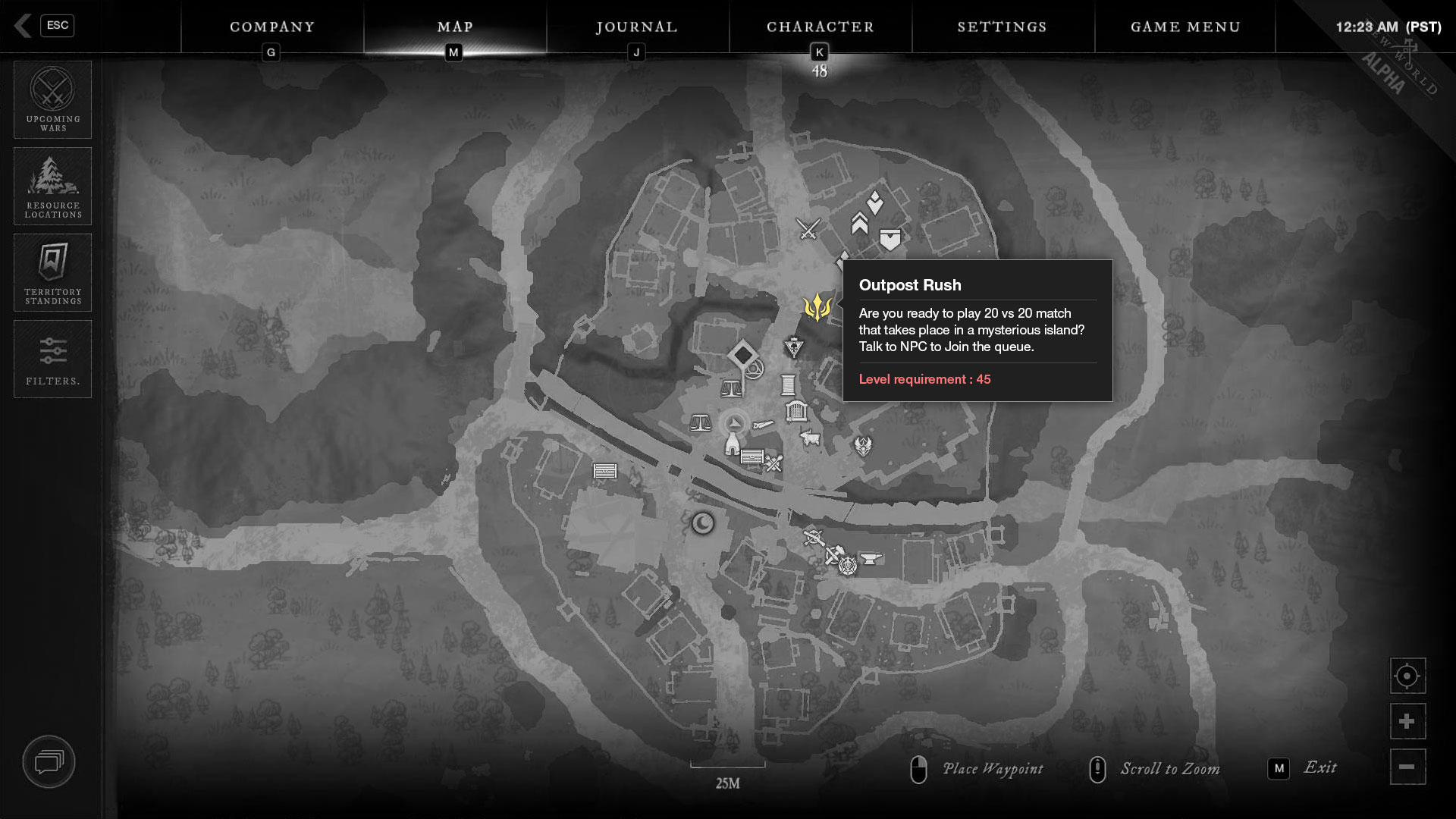This screenshot has width=1456, height=819.
Task: Open Resource Locations panel
Action: pyautogui.click(x=52, y=186)
